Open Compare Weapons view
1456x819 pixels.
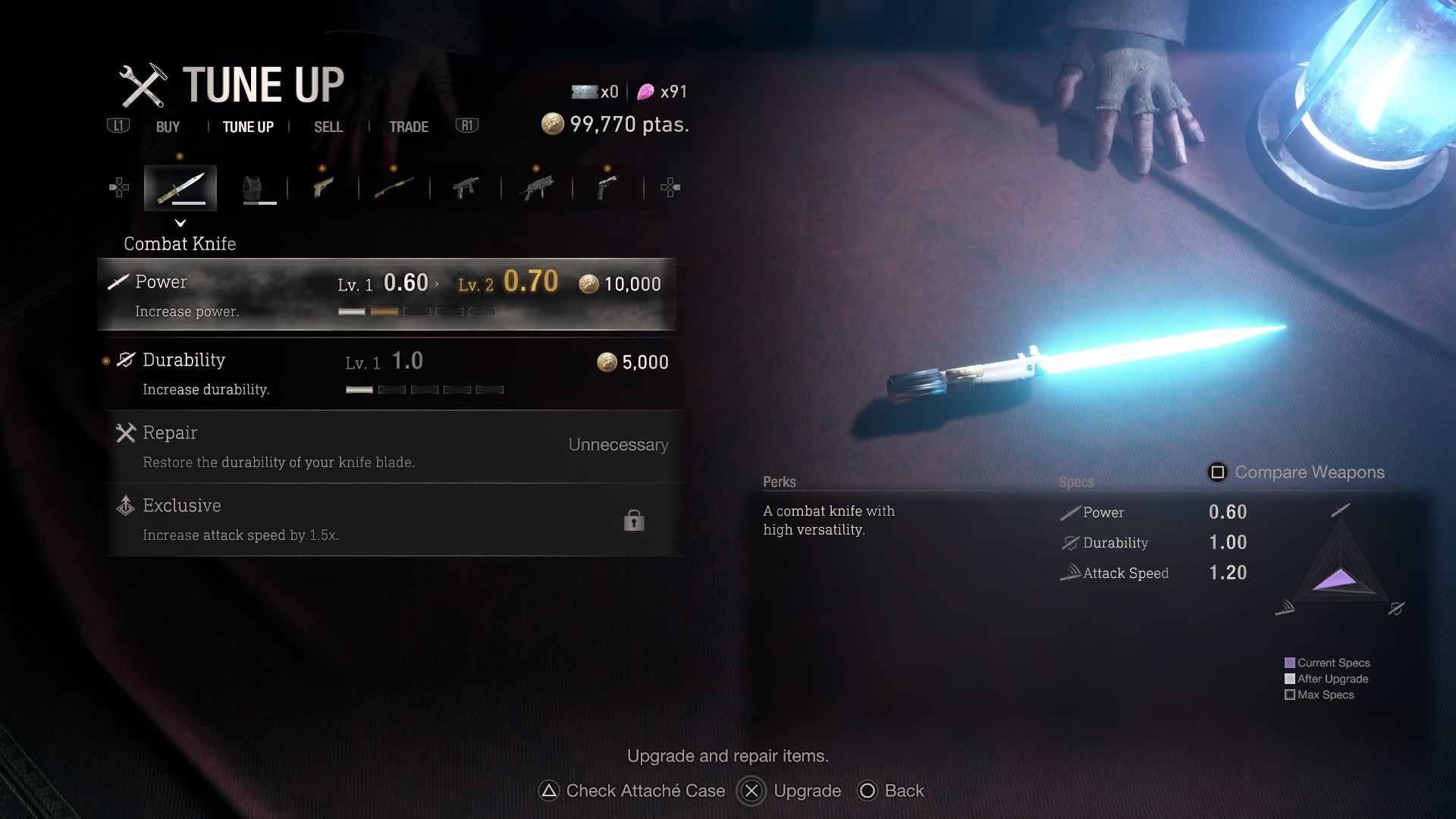1296,472
